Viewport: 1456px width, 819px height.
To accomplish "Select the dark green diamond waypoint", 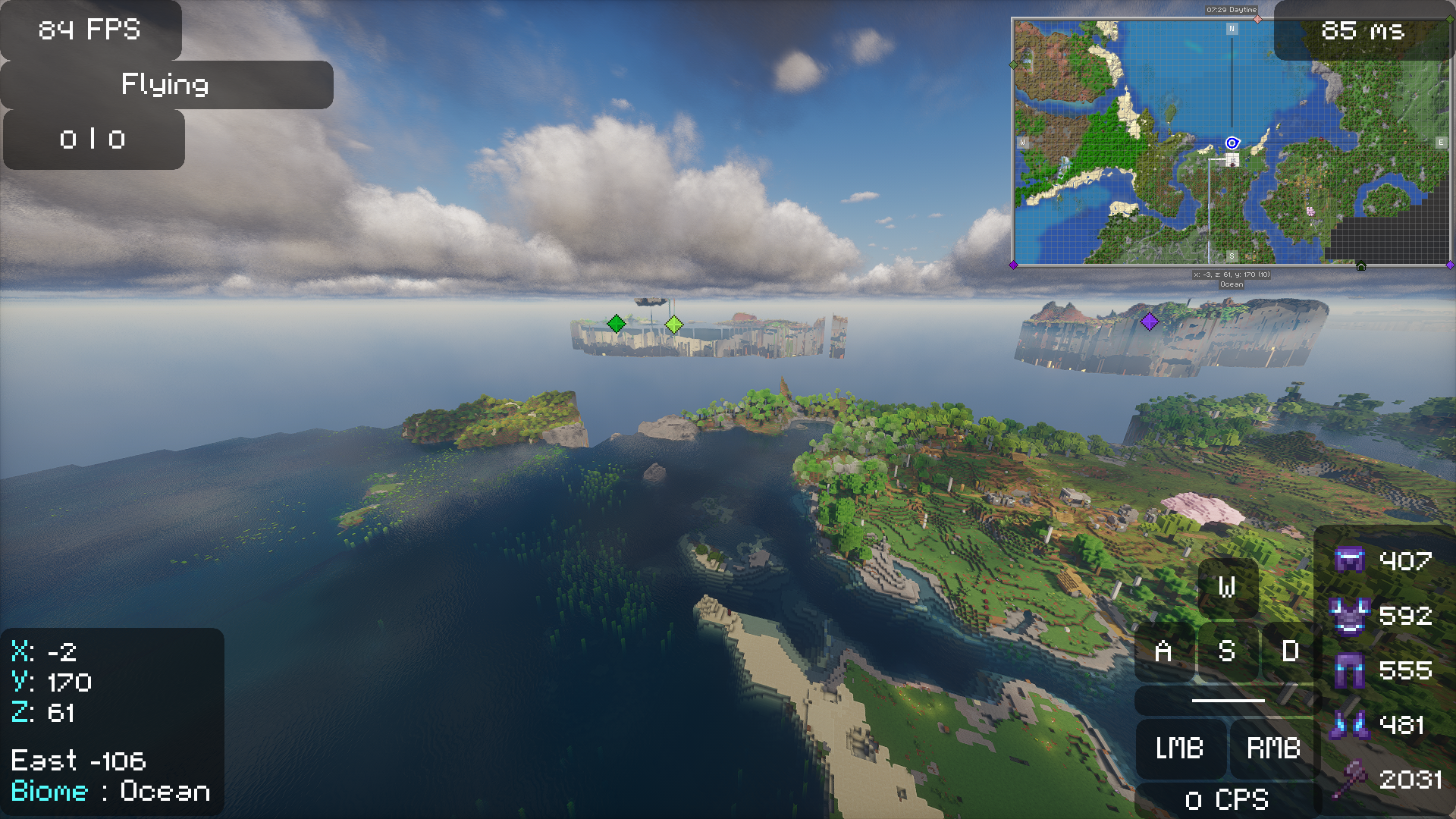I will pyautogui.click(x=617, y=324).
